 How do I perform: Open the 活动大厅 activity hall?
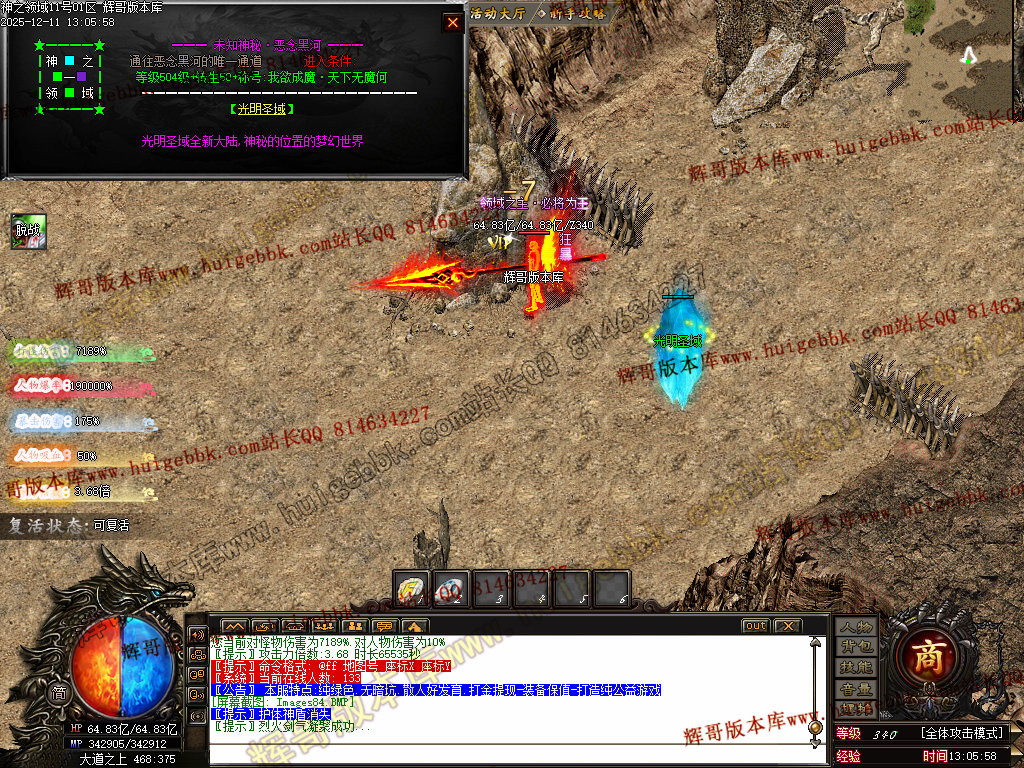[x=497, y=14]
